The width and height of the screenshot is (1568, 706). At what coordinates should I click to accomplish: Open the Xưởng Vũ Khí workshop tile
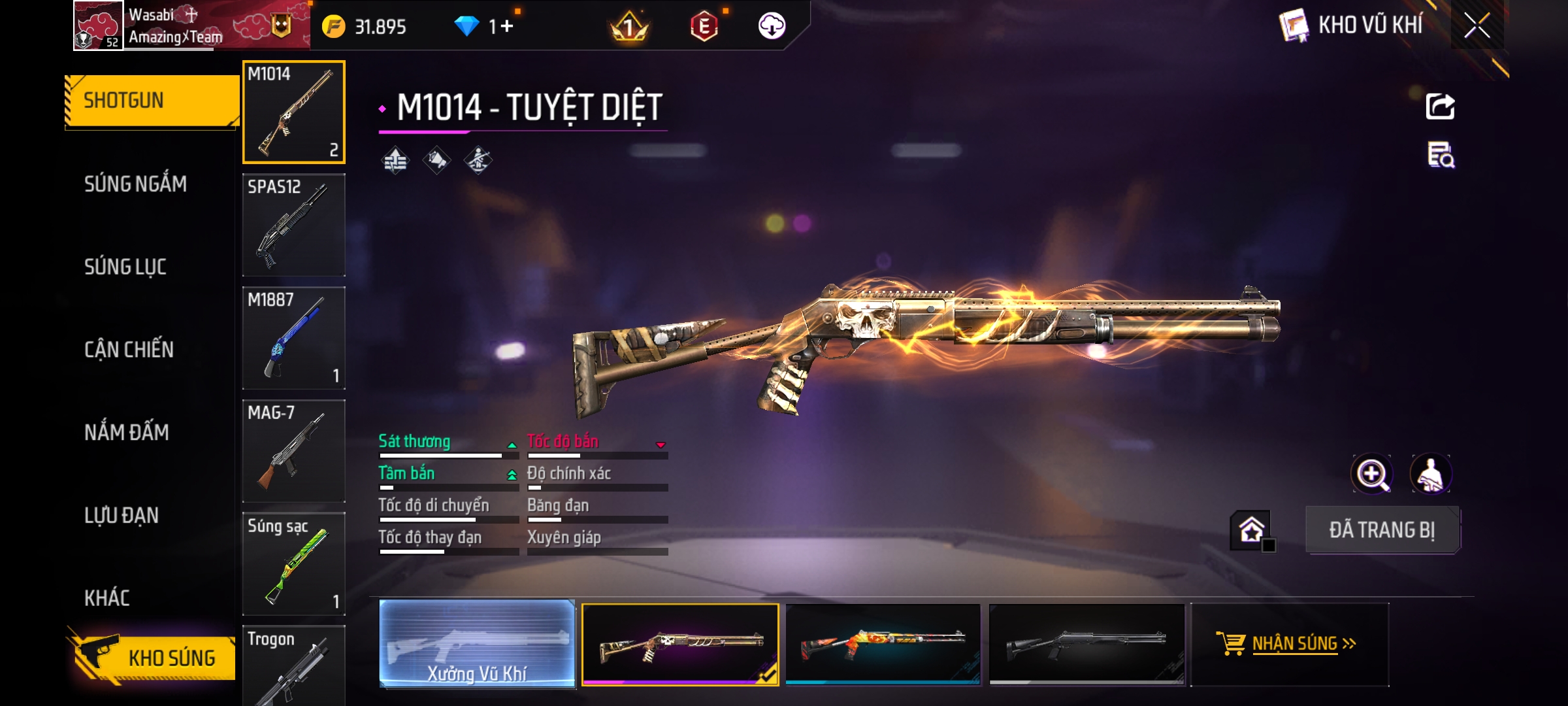point(477,644)
